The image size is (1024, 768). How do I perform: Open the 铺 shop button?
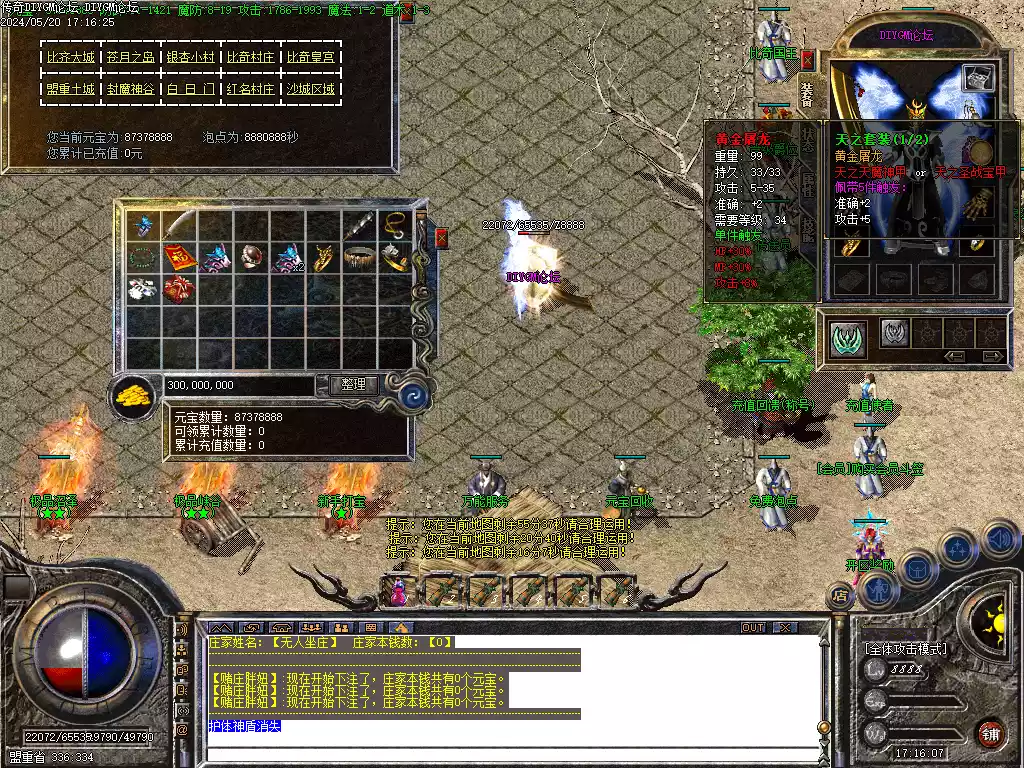click(990, 733)
